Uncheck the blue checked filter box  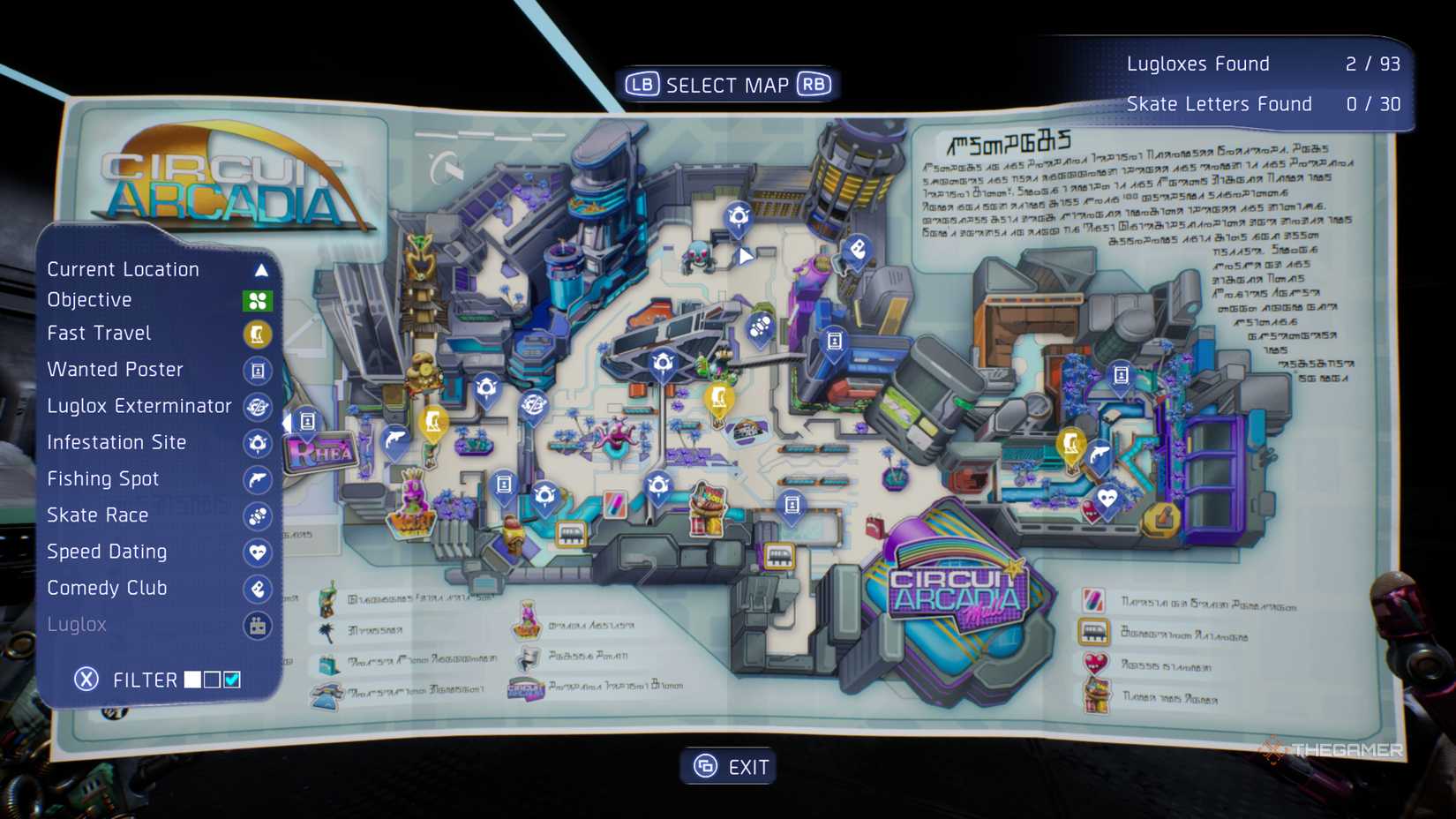pyautogui.click(x=232, y=679)
